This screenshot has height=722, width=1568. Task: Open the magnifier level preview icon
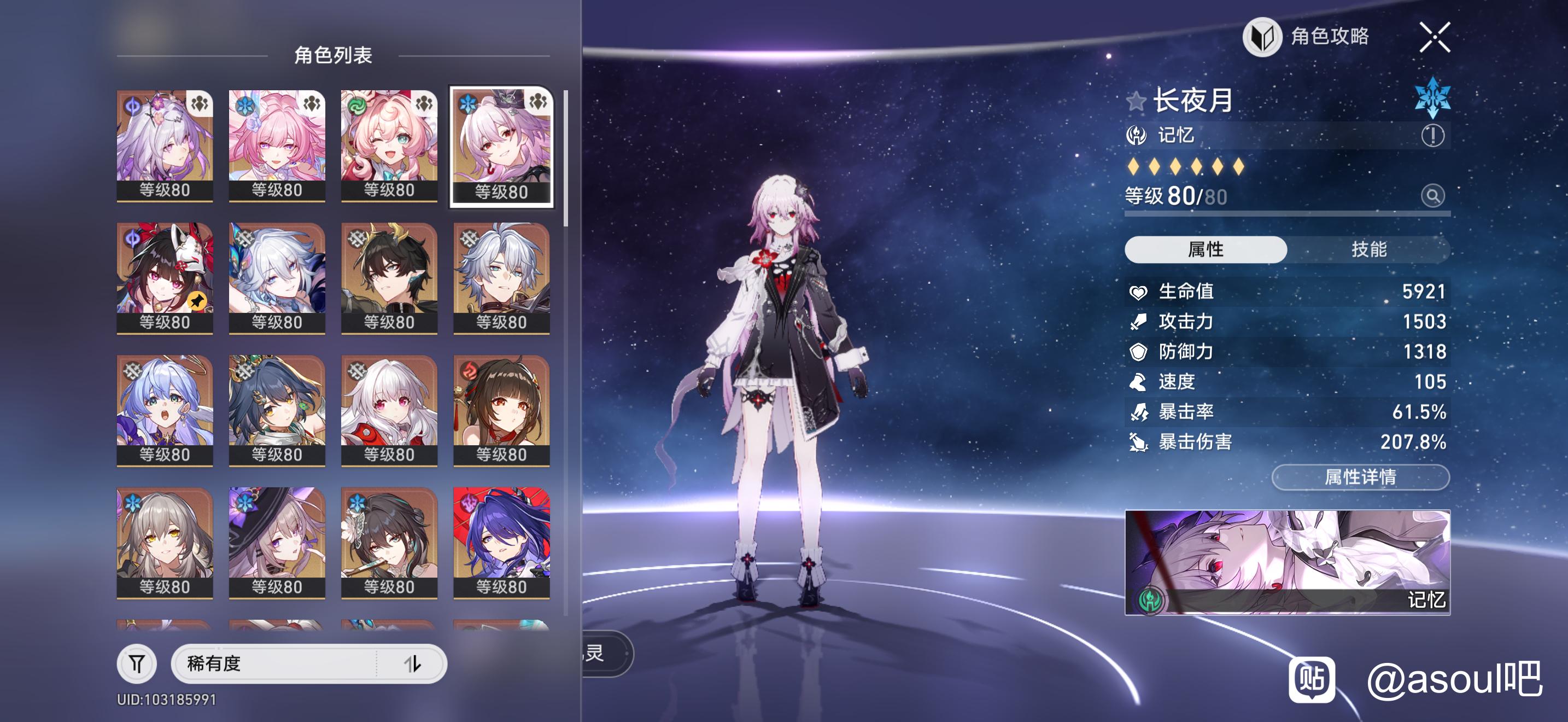pyautogui.click(x=1432, y=196)
